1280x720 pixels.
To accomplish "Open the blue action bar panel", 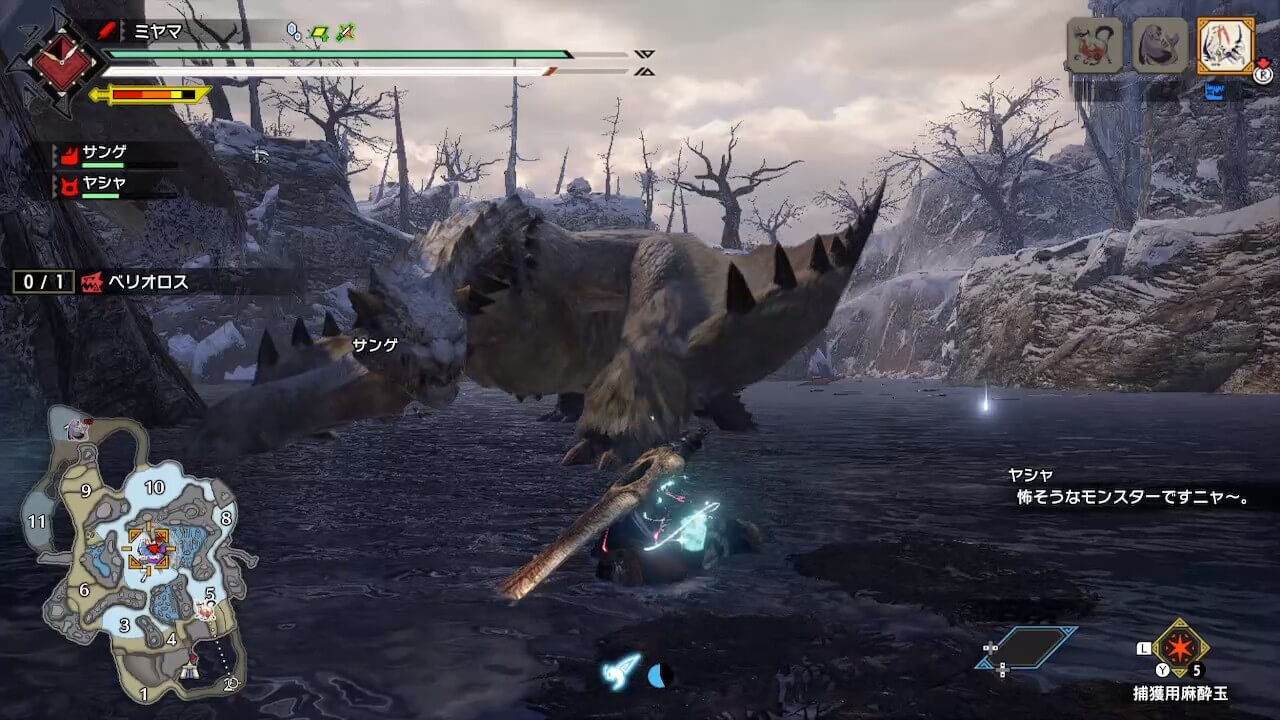I will point(1027,648).
